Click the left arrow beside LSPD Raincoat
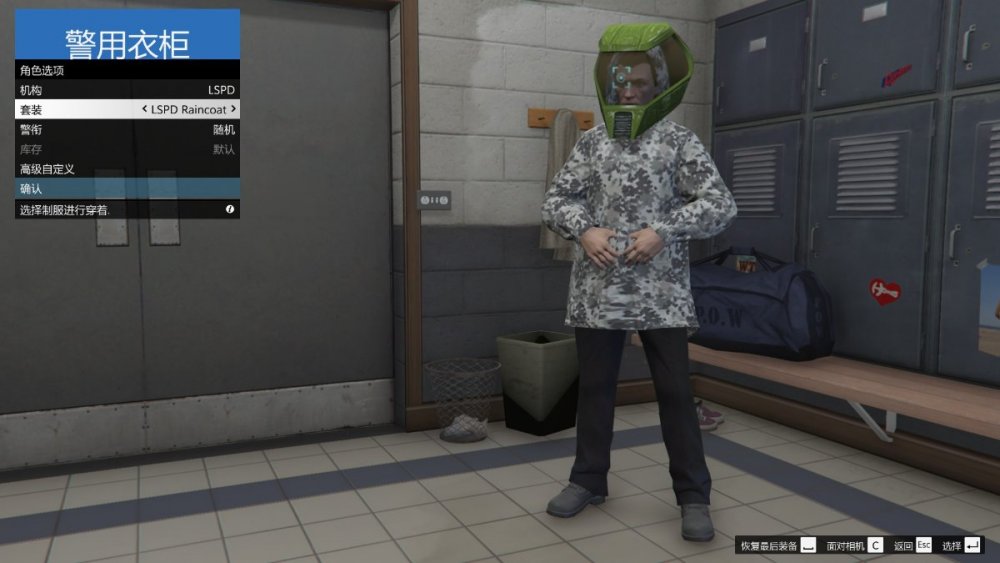The height and width of the screenshot is (563, 1000). tap(145, 109)
